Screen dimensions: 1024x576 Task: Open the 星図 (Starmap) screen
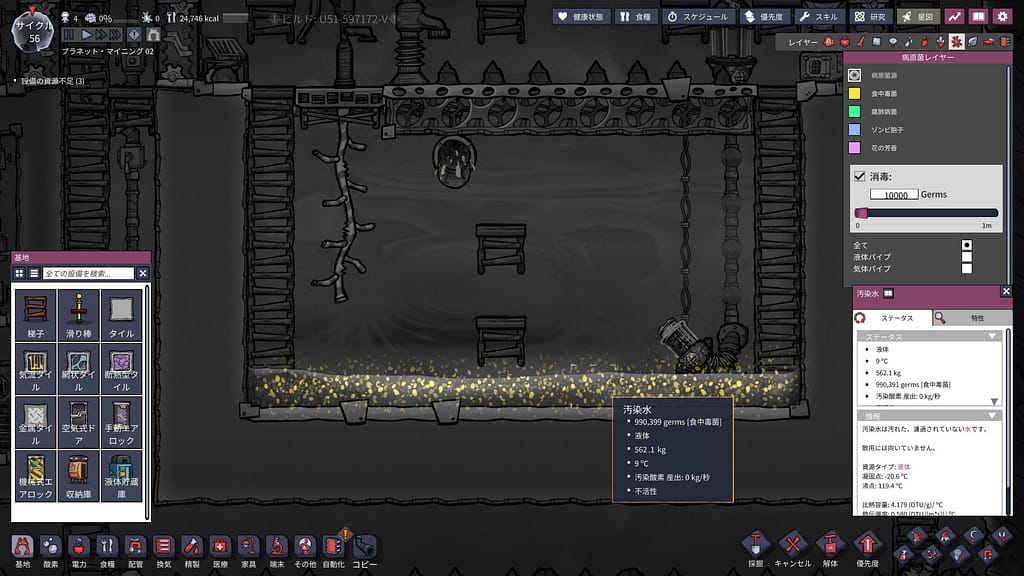917,16
